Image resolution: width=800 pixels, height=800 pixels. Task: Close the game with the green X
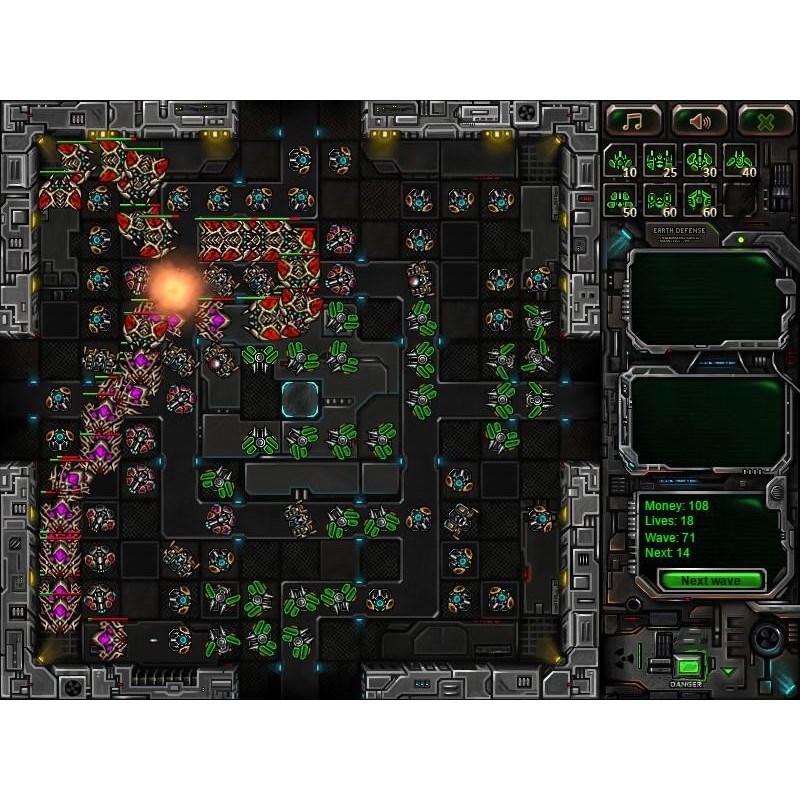pyautogui.click(x=765, y=121)
